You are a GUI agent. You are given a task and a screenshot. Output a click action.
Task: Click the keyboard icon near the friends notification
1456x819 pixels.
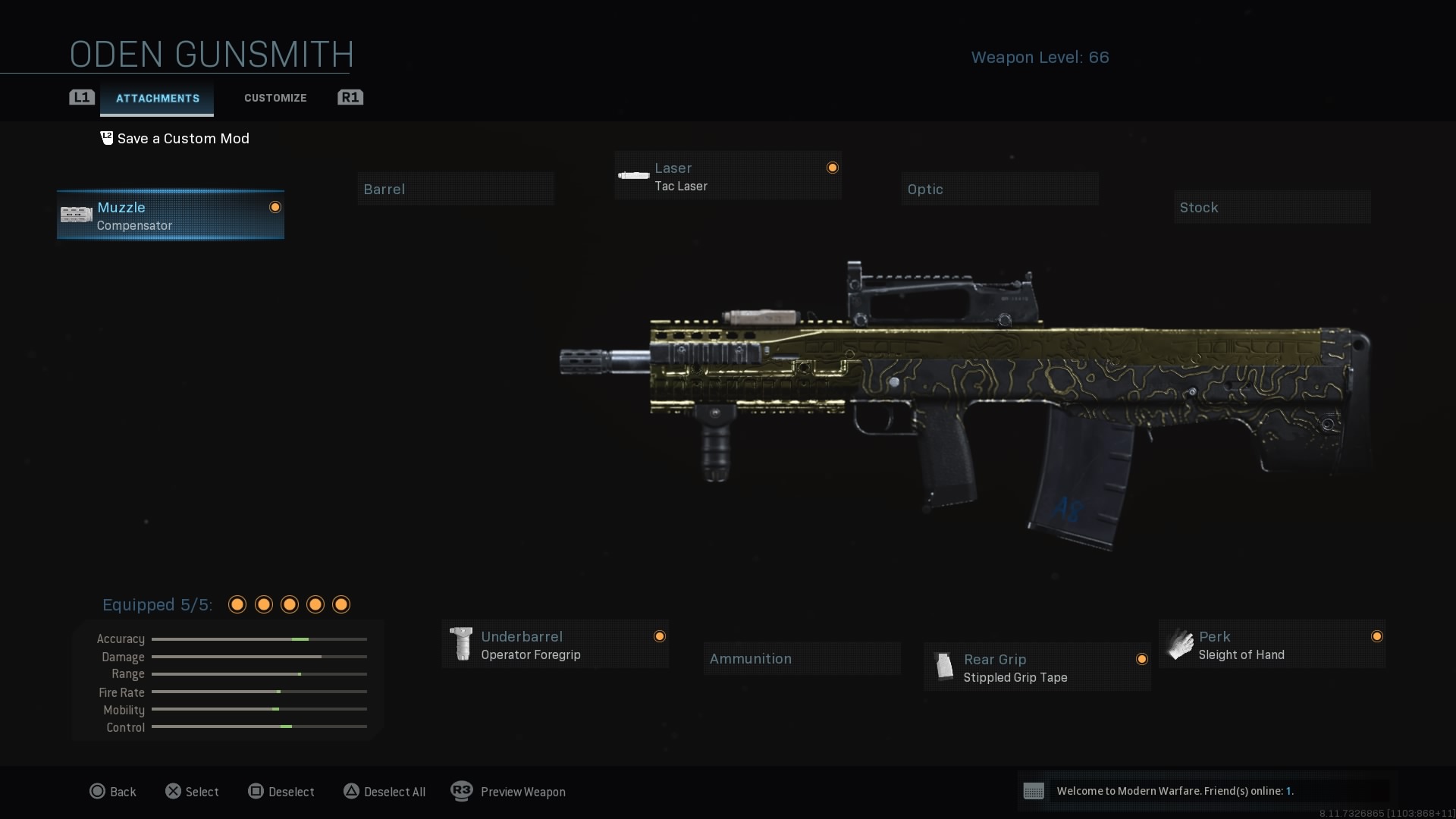coord(1034,791)
